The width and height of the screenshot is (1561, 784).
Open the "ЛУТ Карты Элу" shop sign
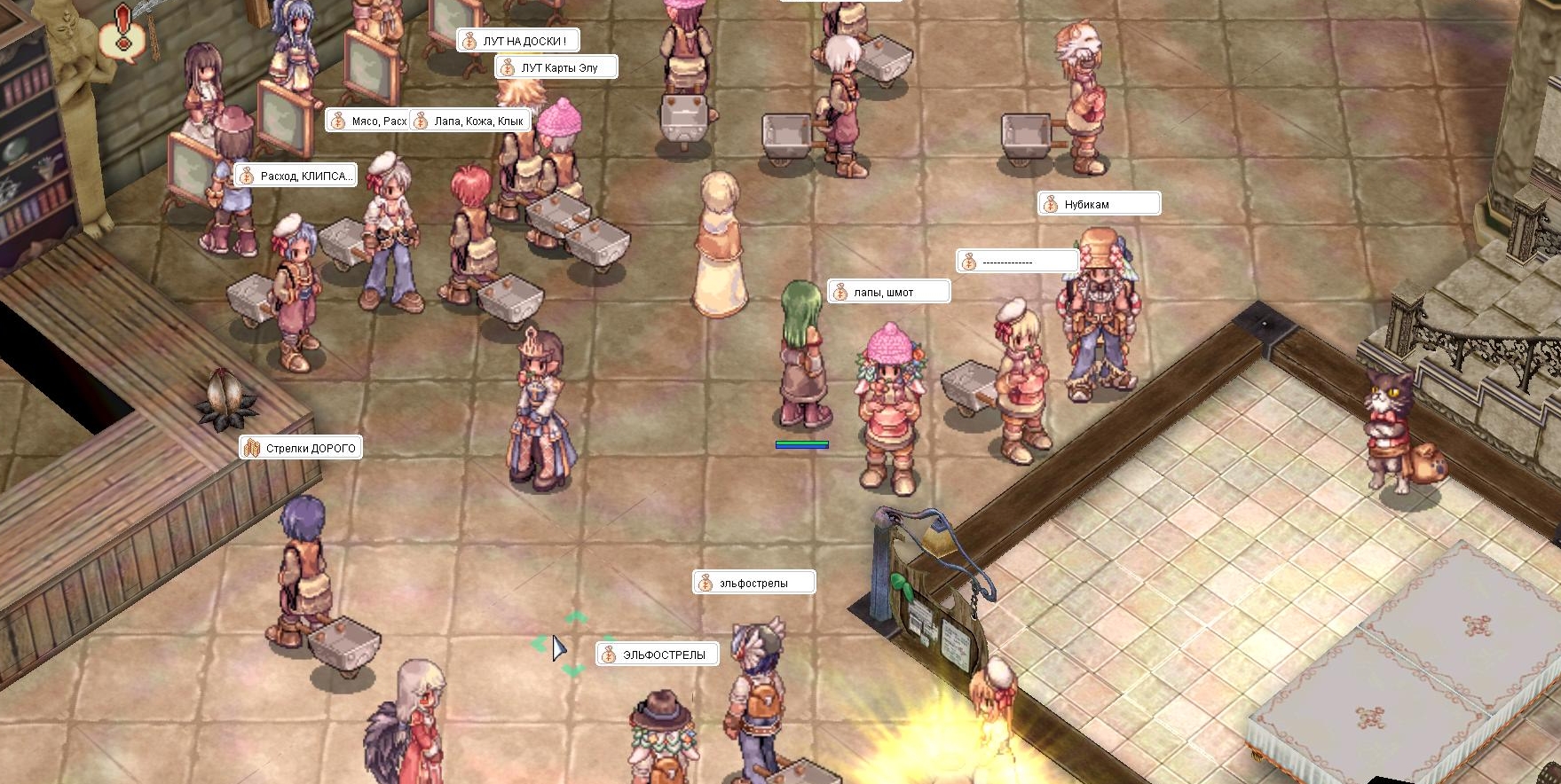point(556,67)
